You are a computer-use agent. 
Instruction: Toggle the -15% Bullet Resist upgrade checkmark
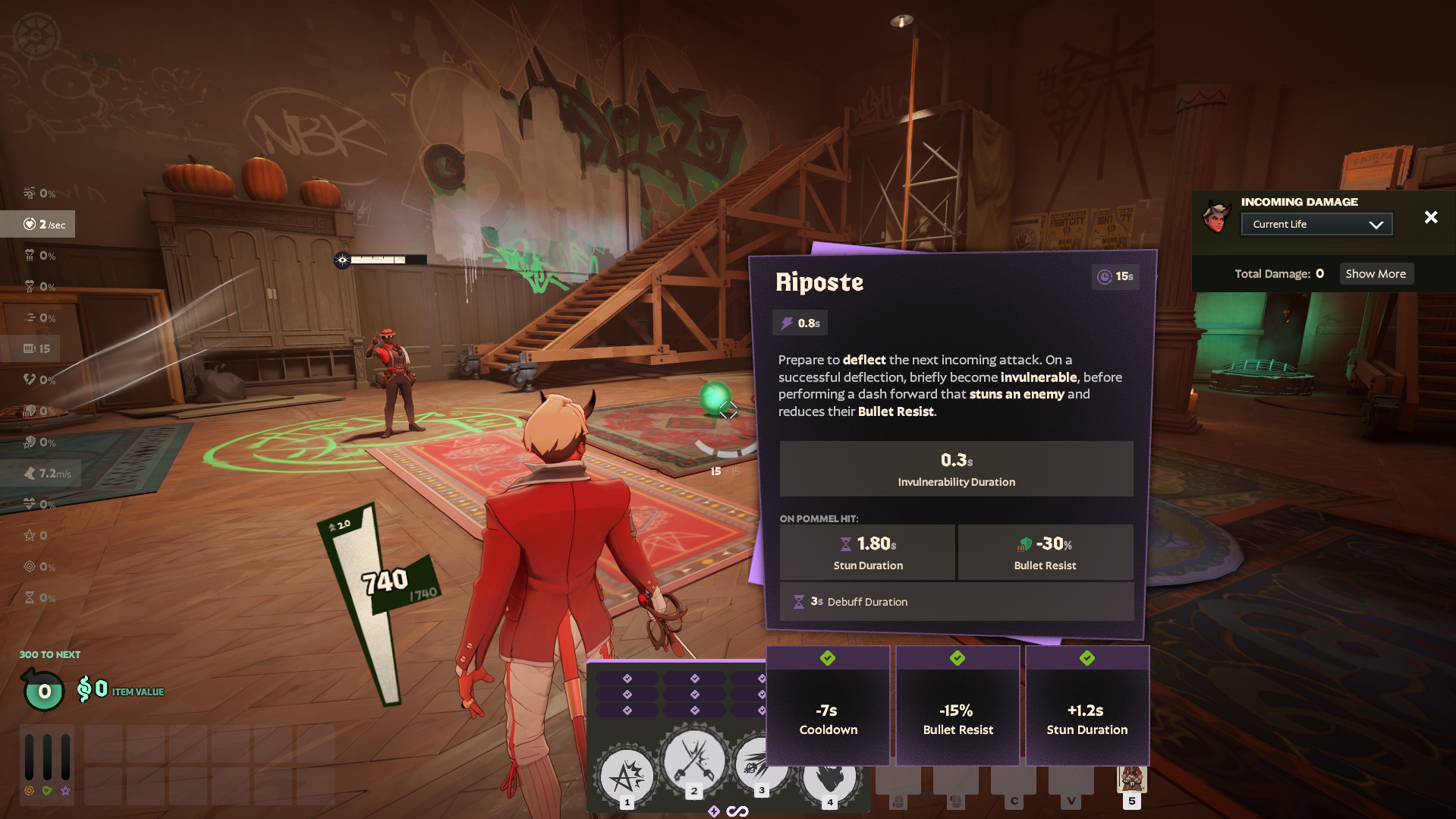957,658
